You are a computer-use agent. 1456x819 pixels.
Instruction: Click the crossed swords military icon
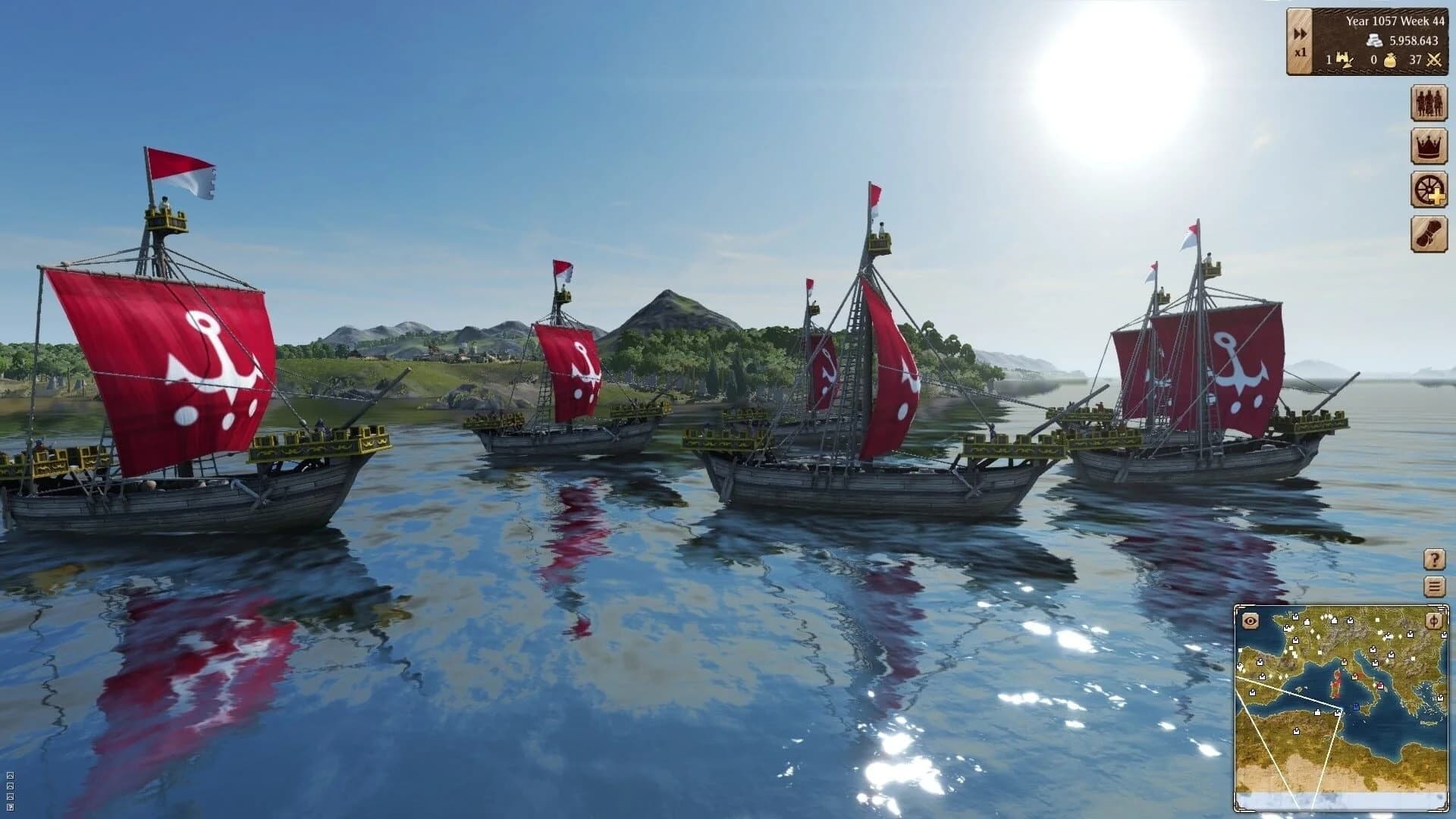(1434, 61)
